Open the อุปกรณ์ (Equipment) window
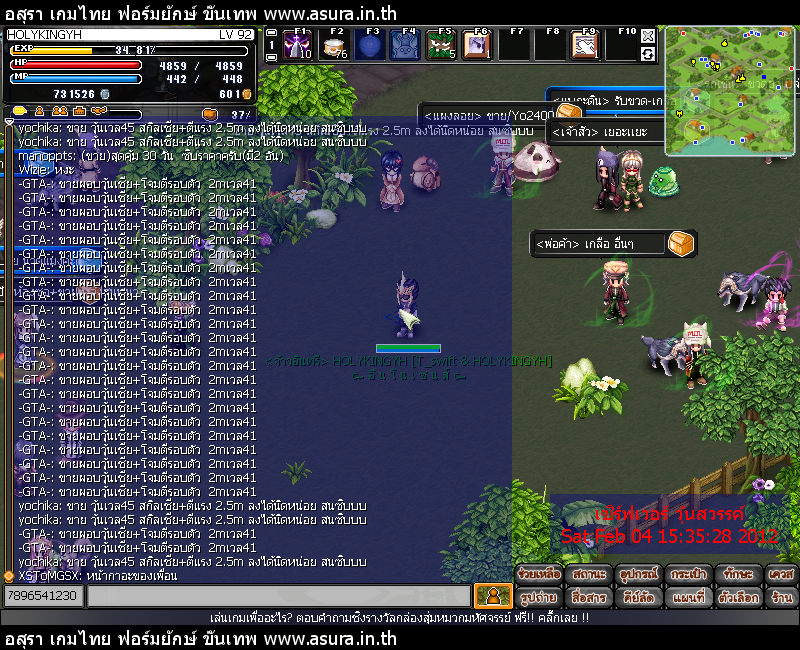Viewport: 800px width, 650px height. tap(638, 575)
